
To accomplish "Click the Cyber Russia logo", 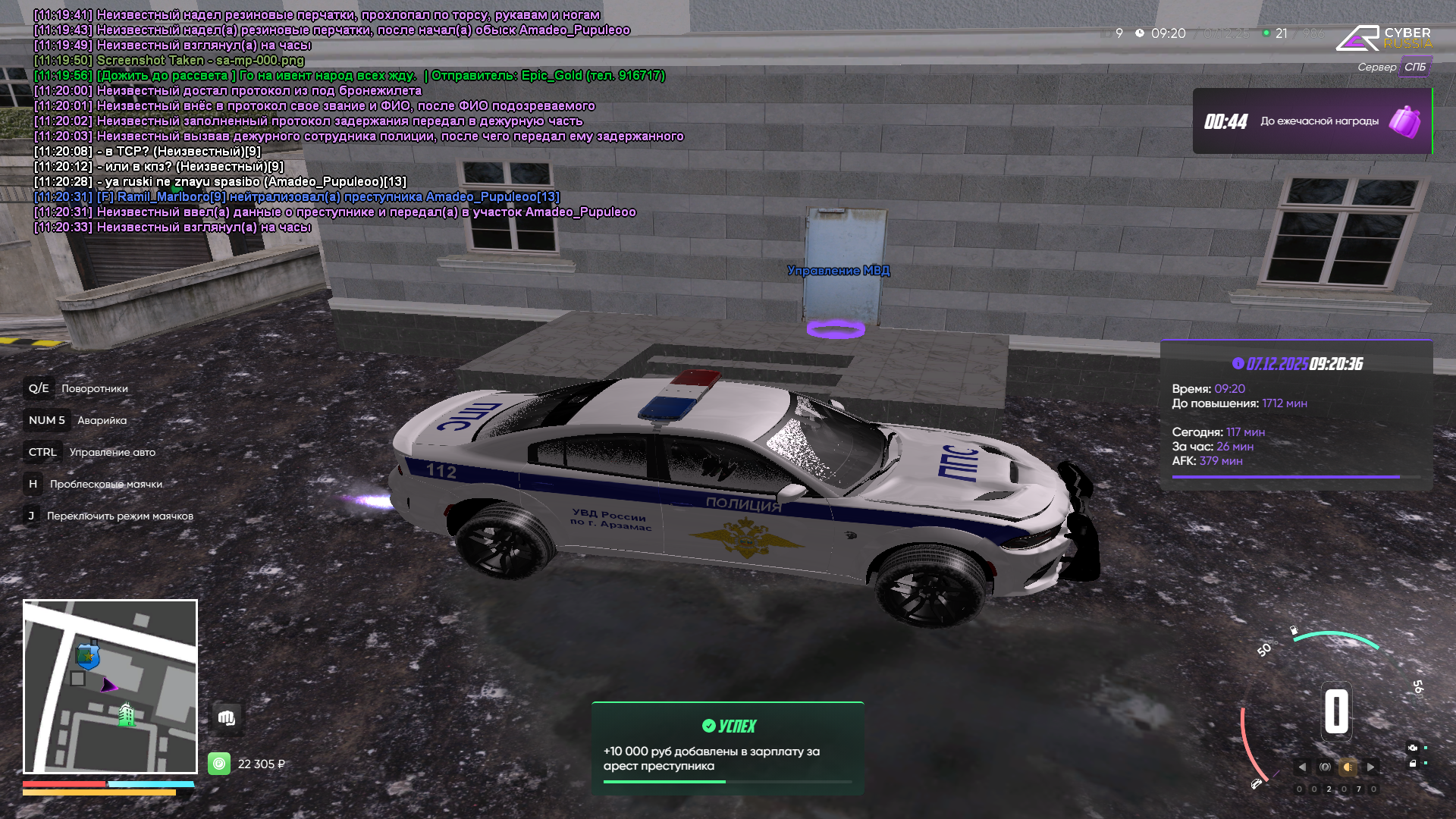I will tap(1383, 38).
